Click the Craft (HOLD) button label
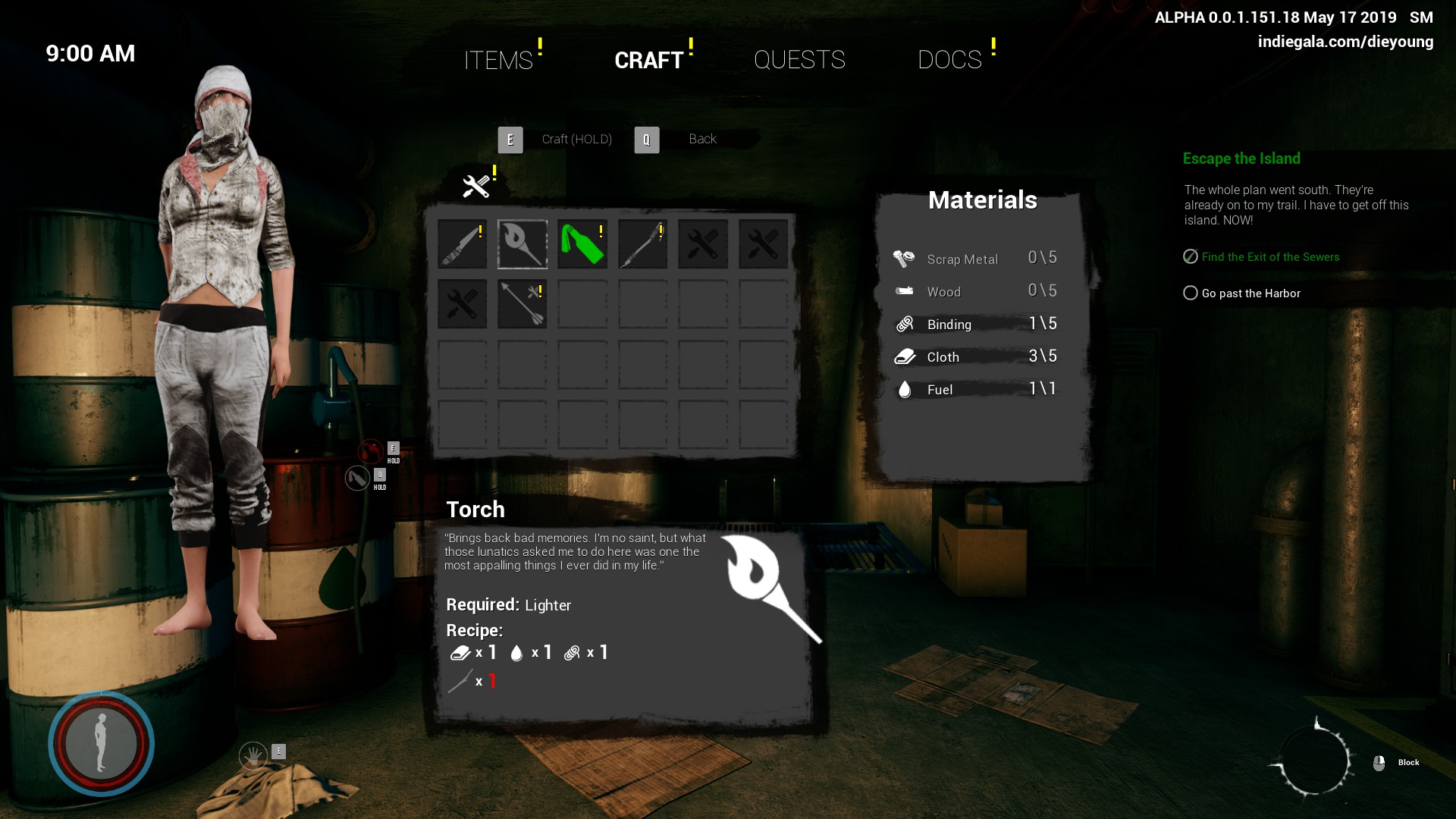Screen dimensions: 1456x819 (576, 140)
